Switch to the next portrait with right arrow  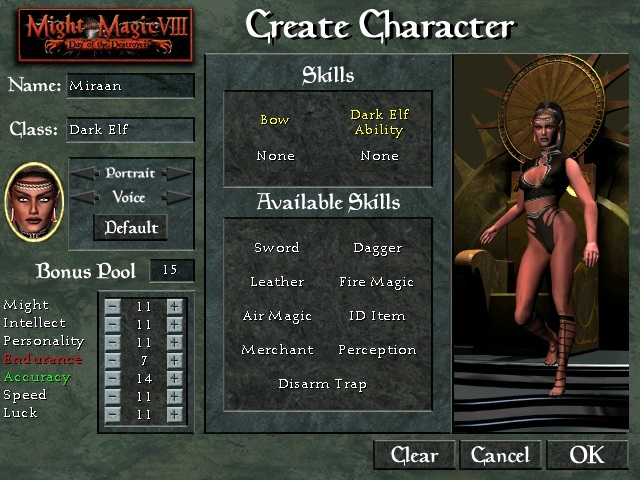coord(178,173)
